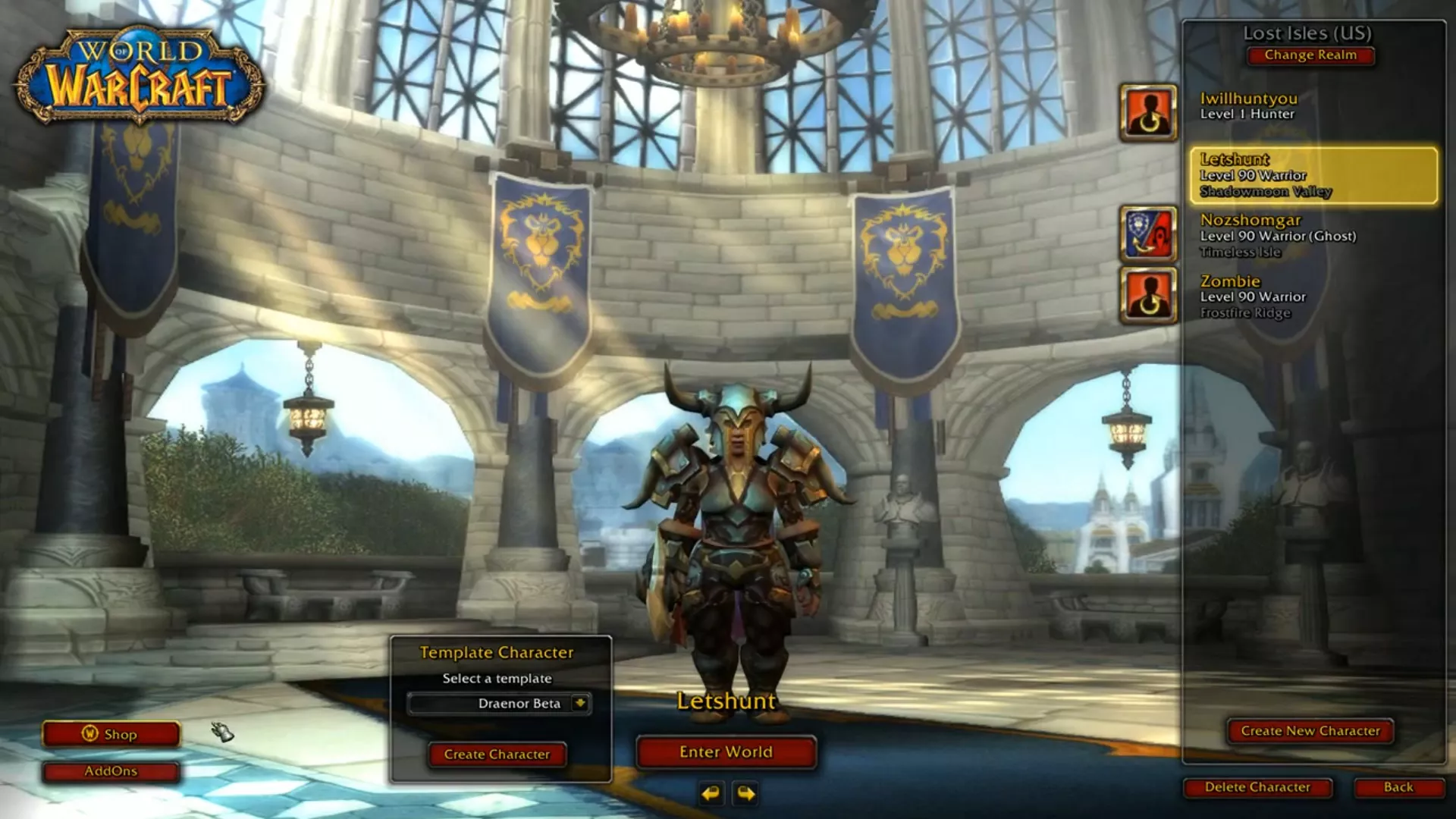Open the Draenor Beta template dropdown
Image resolution: width=1456 pixels, height=819 pixels.
pos(580,703)
